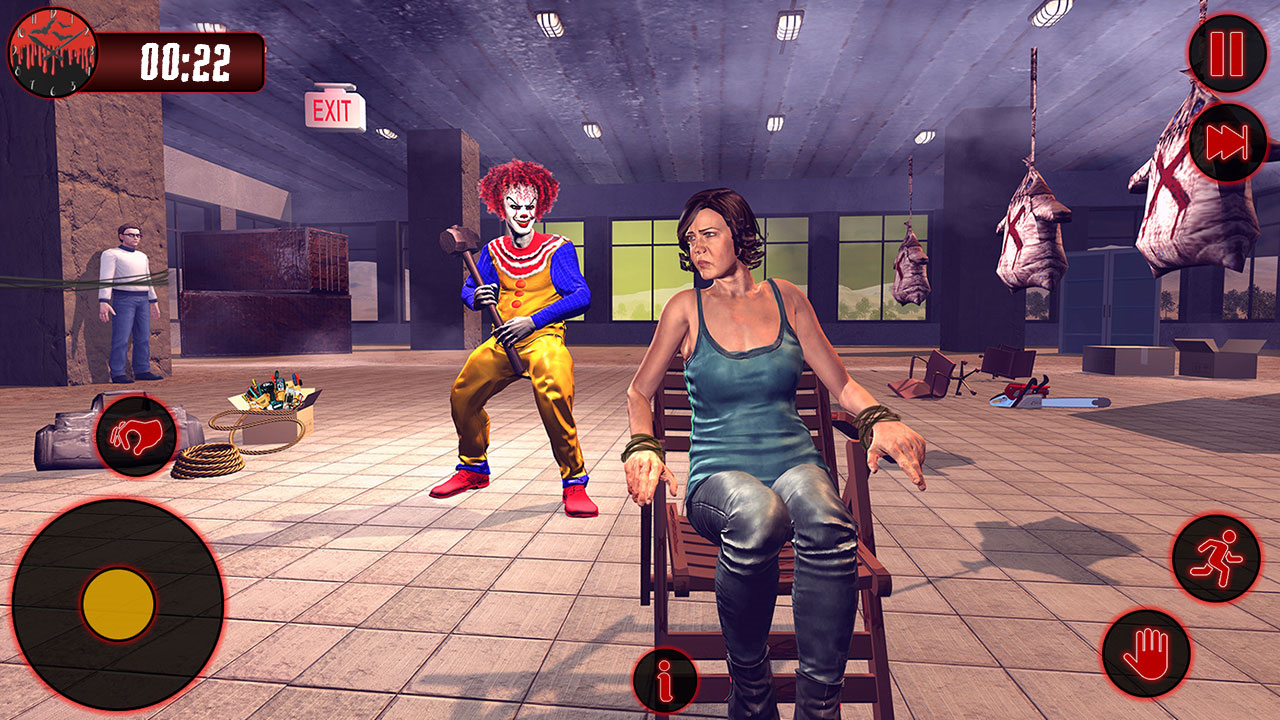Tap the tied woman on the chair
The width and height of the screenshot is (1280, 720).
tap(740, 400)
